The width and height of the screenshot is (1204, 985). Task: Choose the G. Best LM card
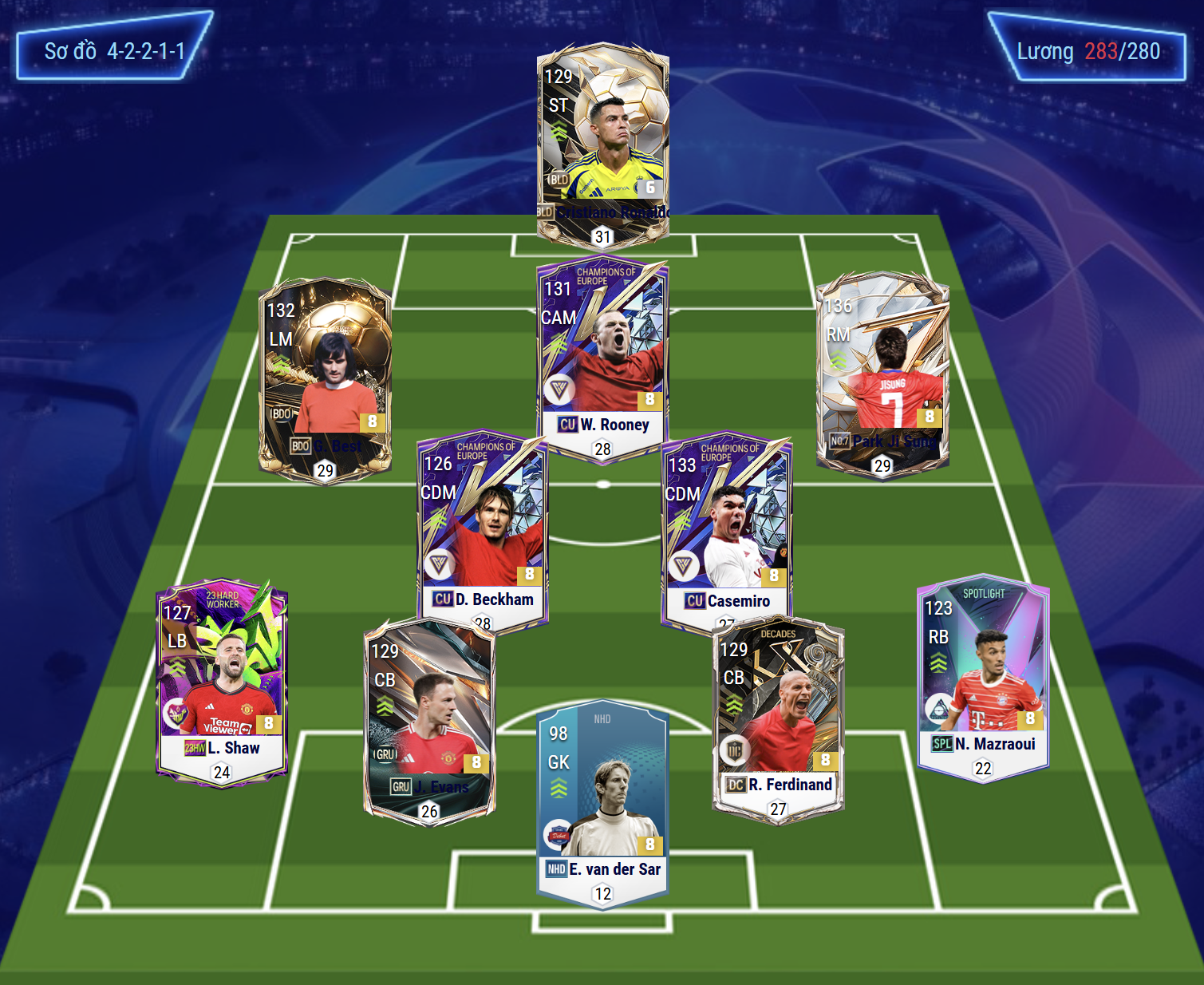click(x=325, y=375)
